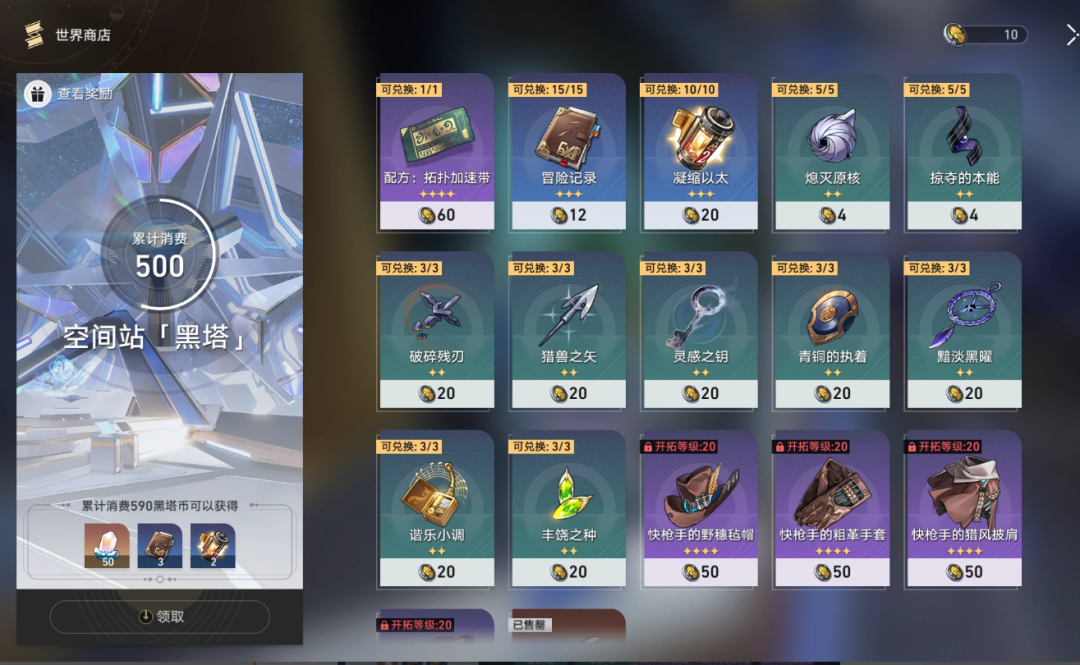
Task: Select the 青铜的执着 item card
Action: [x=832, y=329]
